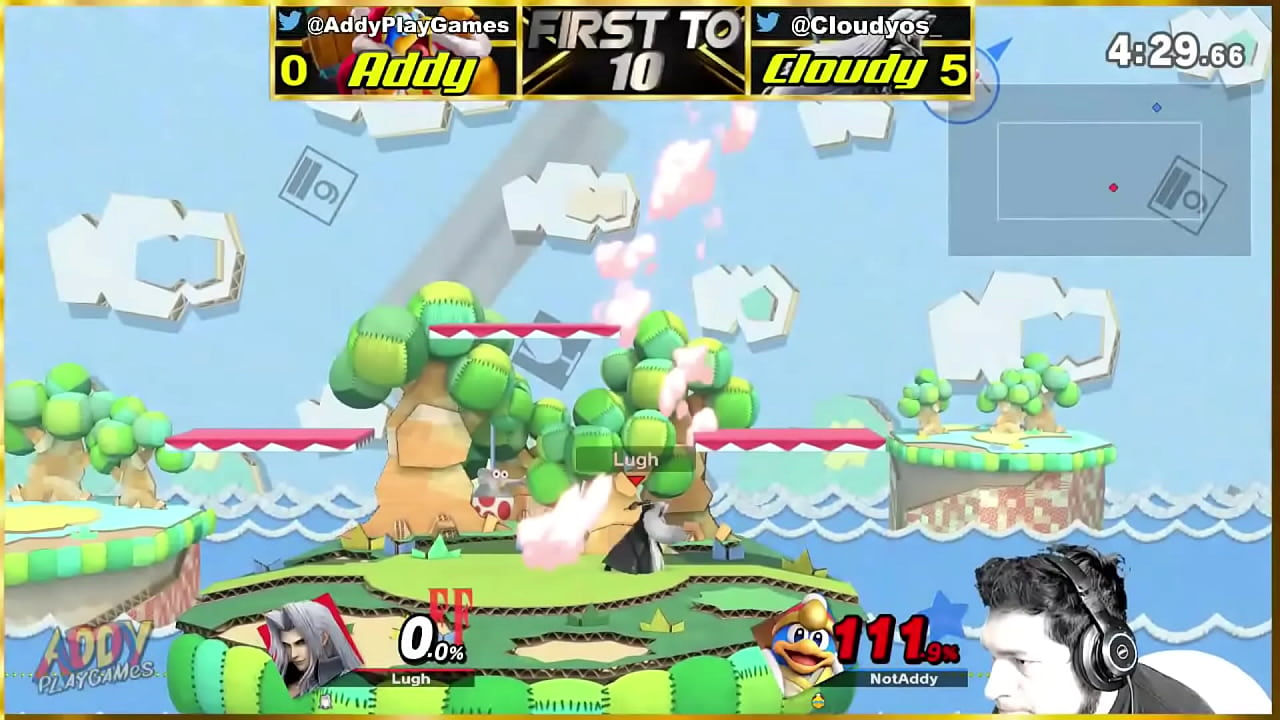Image resolution: width=1280 pixels, height=720 pixels.
Task: Open the @AddyPlayGames Twitter handle
Action: click(407, 25)
